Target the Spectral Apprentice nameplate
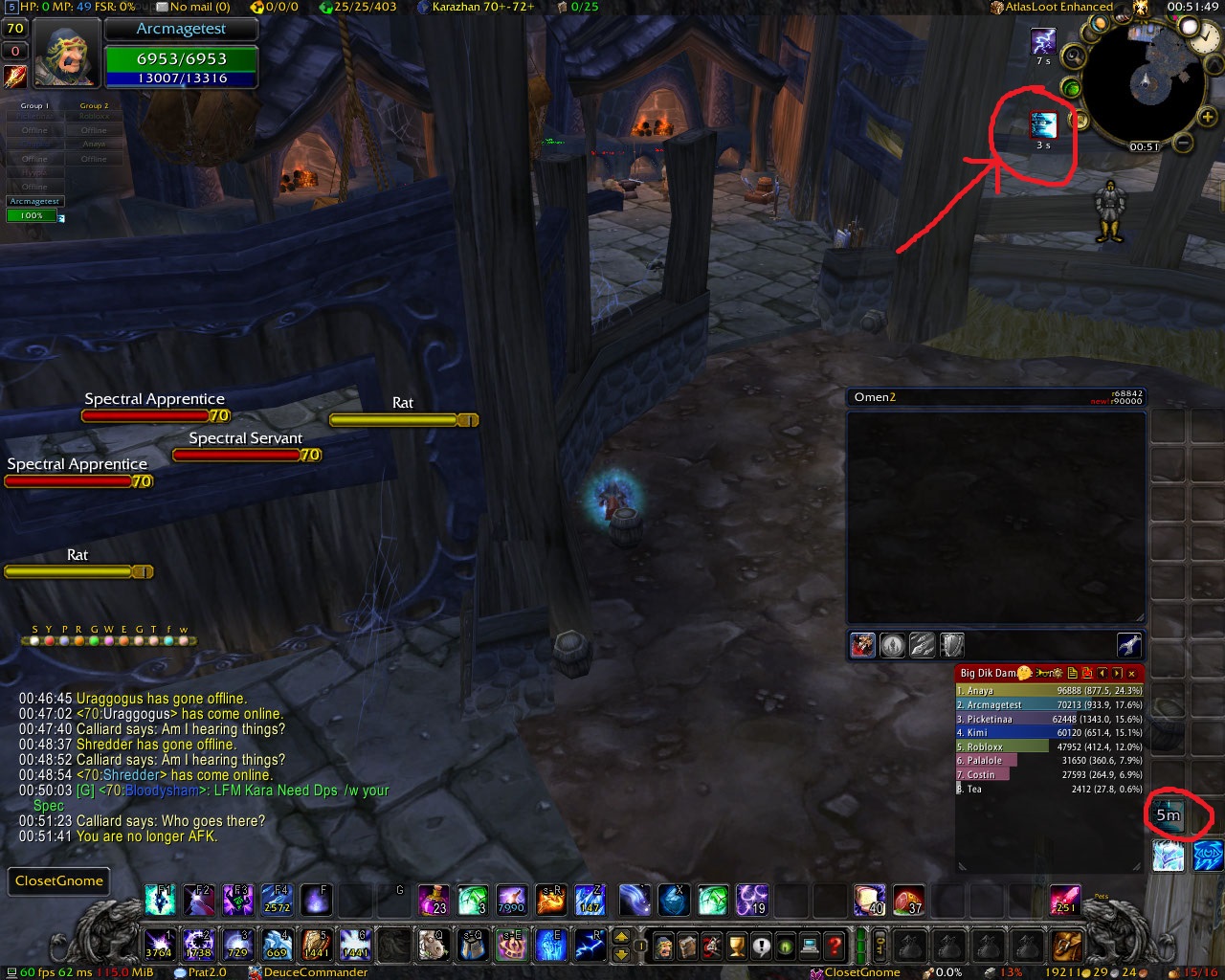The height and width of the screenshot is (980, 1225). [153, 398]
